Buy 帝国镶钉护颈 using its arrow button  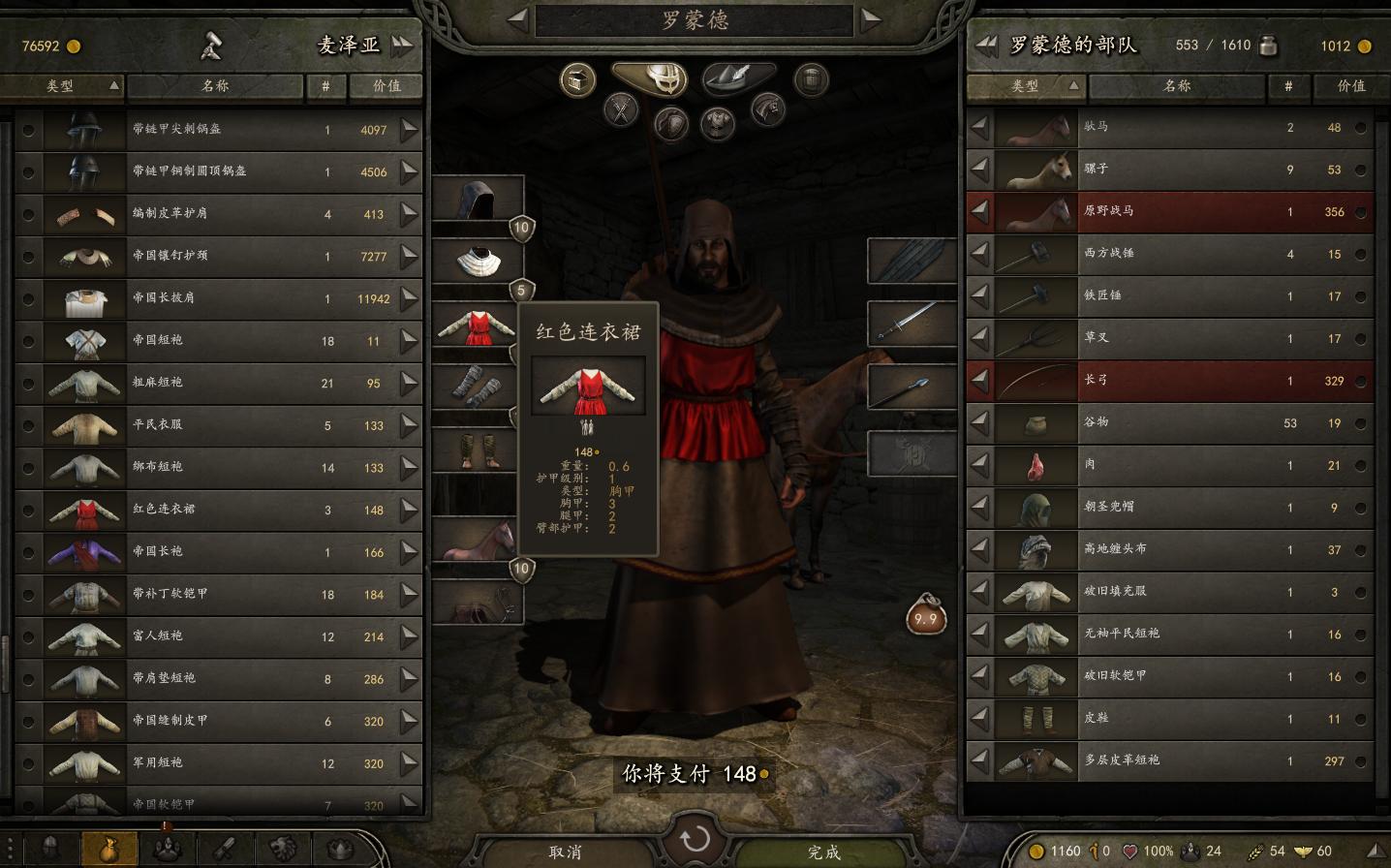point(410,257)
